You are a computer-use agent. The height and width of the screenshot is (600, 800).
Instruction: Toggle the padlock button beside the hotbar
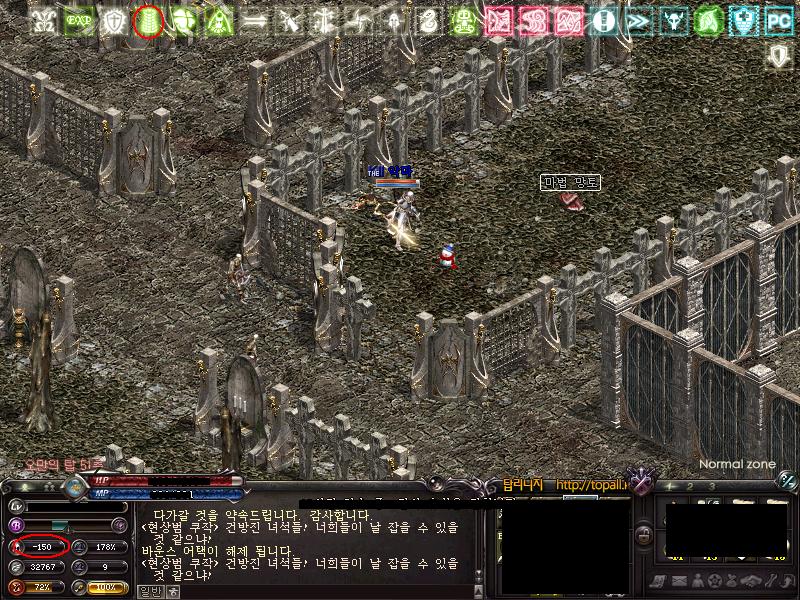pos(645,537)
